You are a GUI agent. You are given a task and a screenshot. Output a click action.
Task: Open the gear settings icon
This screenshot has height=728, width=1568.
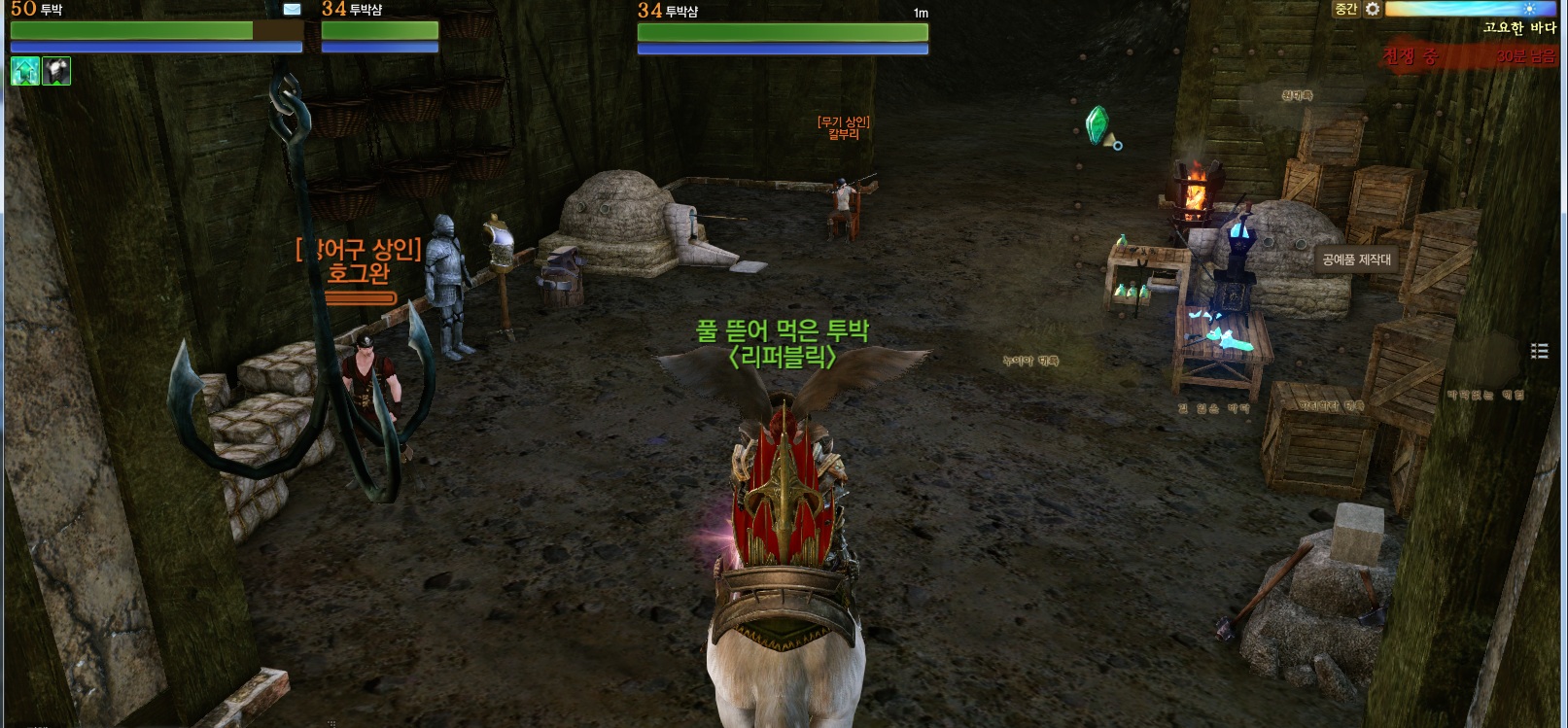[1373, 9]
